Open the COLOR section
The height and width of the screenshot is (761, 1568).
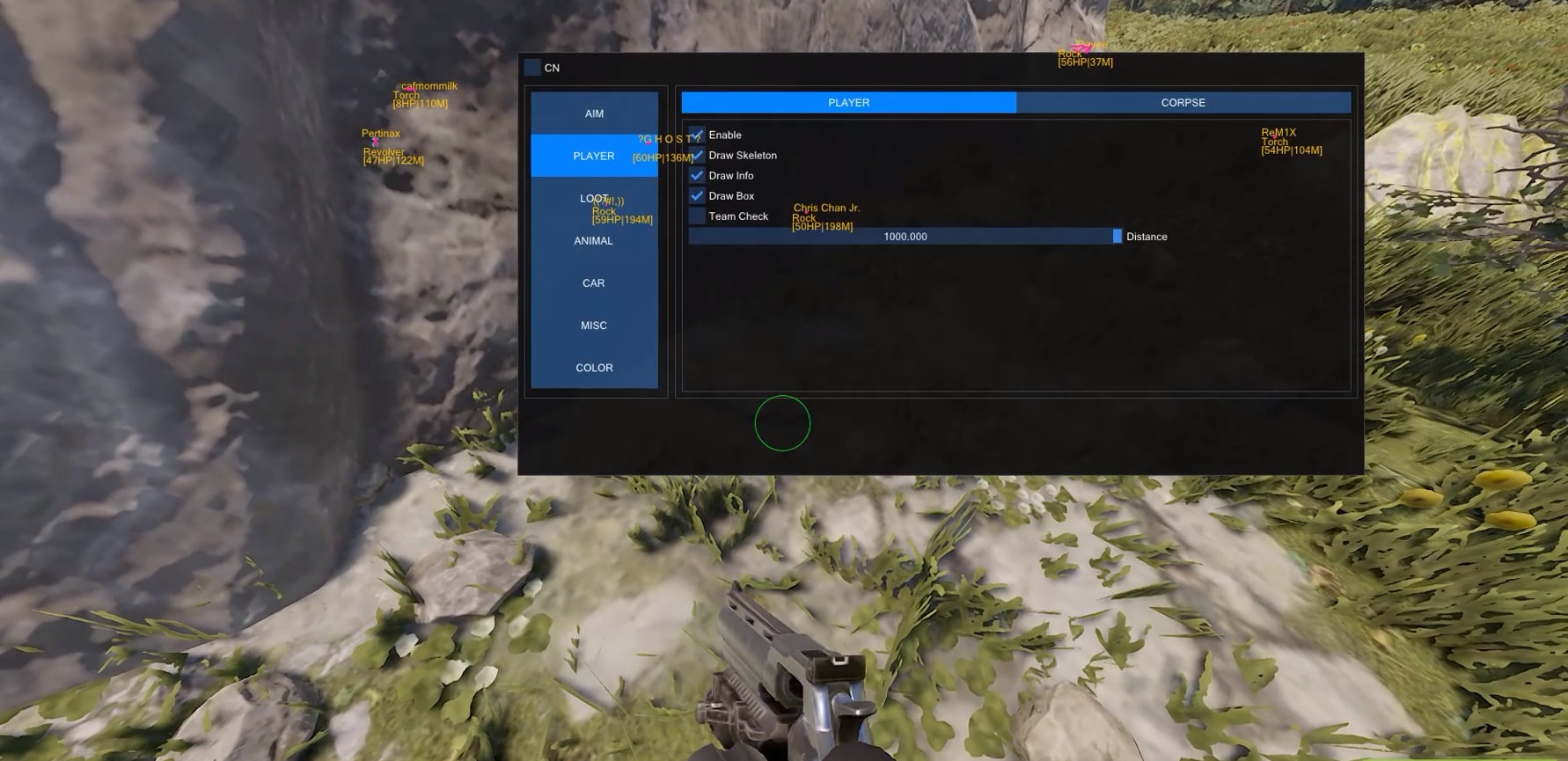(x=594, y=367)
